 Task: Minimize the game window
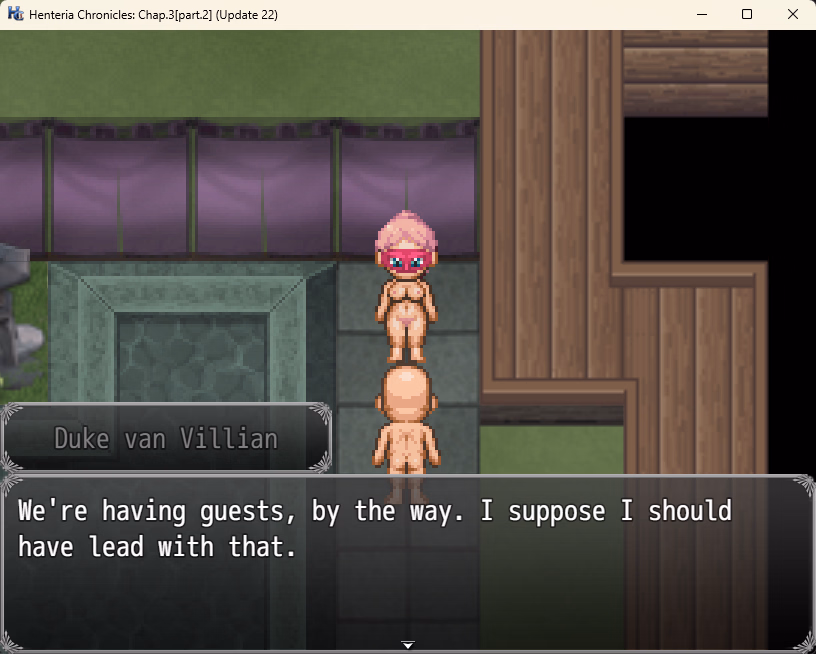tap(701, 15)
